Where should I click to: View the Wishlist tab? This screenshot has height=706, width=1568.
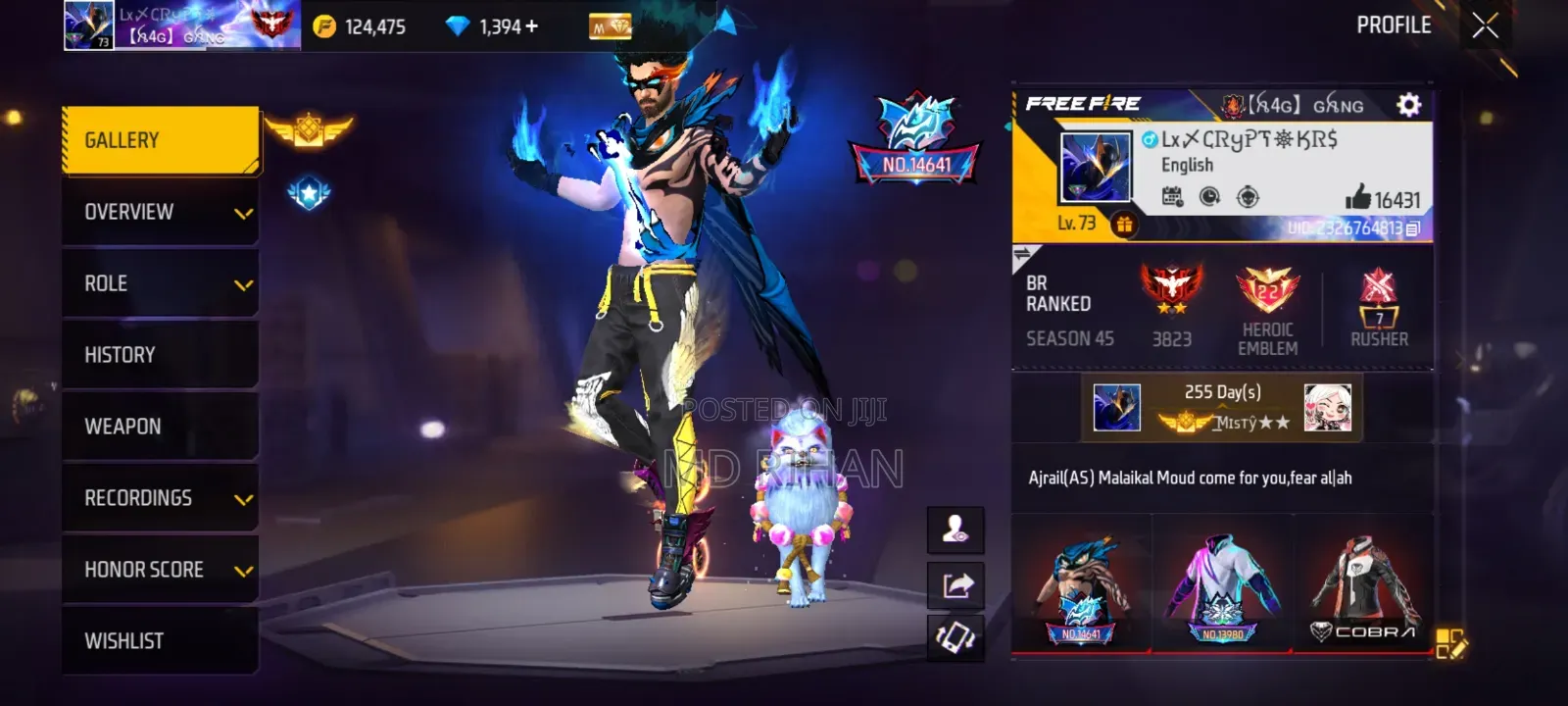tap(161, 641)
